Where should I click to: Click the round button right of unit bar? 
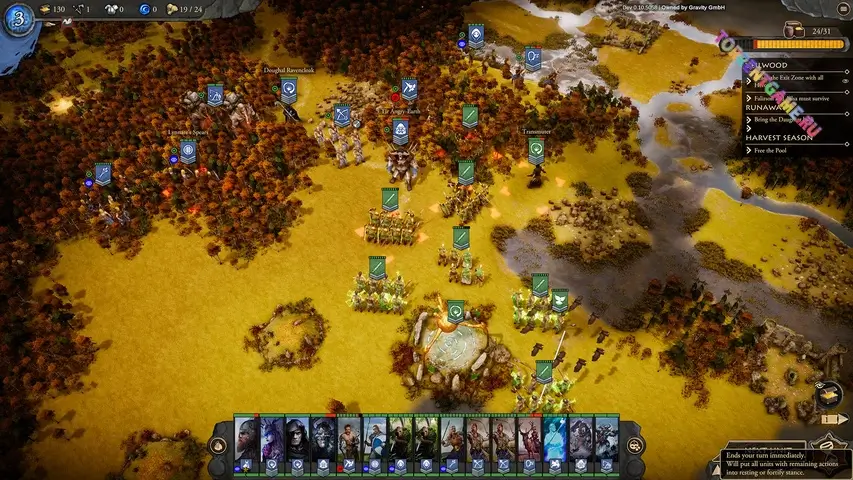pyautogui.click(x=634, y=445)
